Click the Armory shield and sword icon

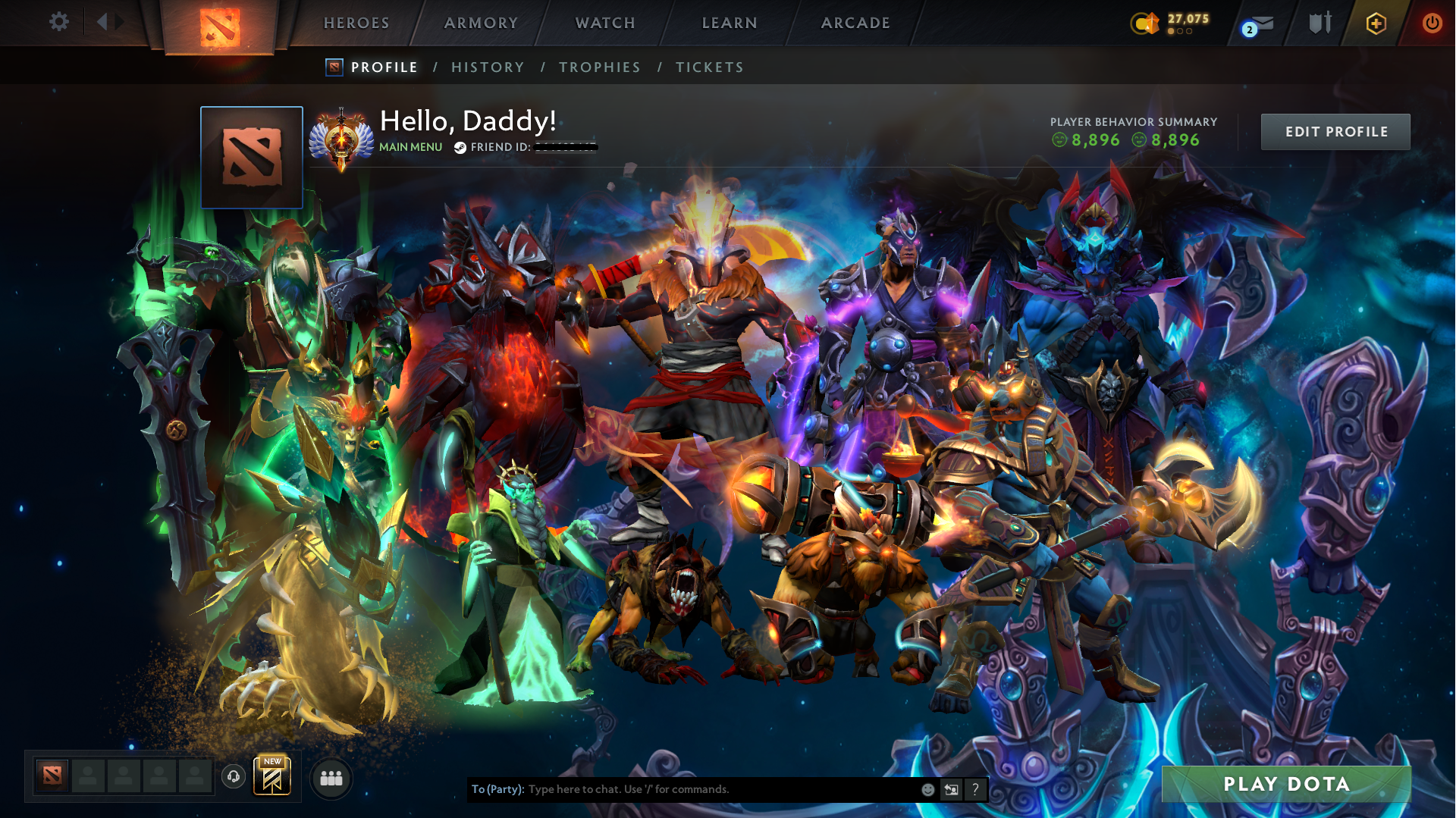(x=1319, y=24)
